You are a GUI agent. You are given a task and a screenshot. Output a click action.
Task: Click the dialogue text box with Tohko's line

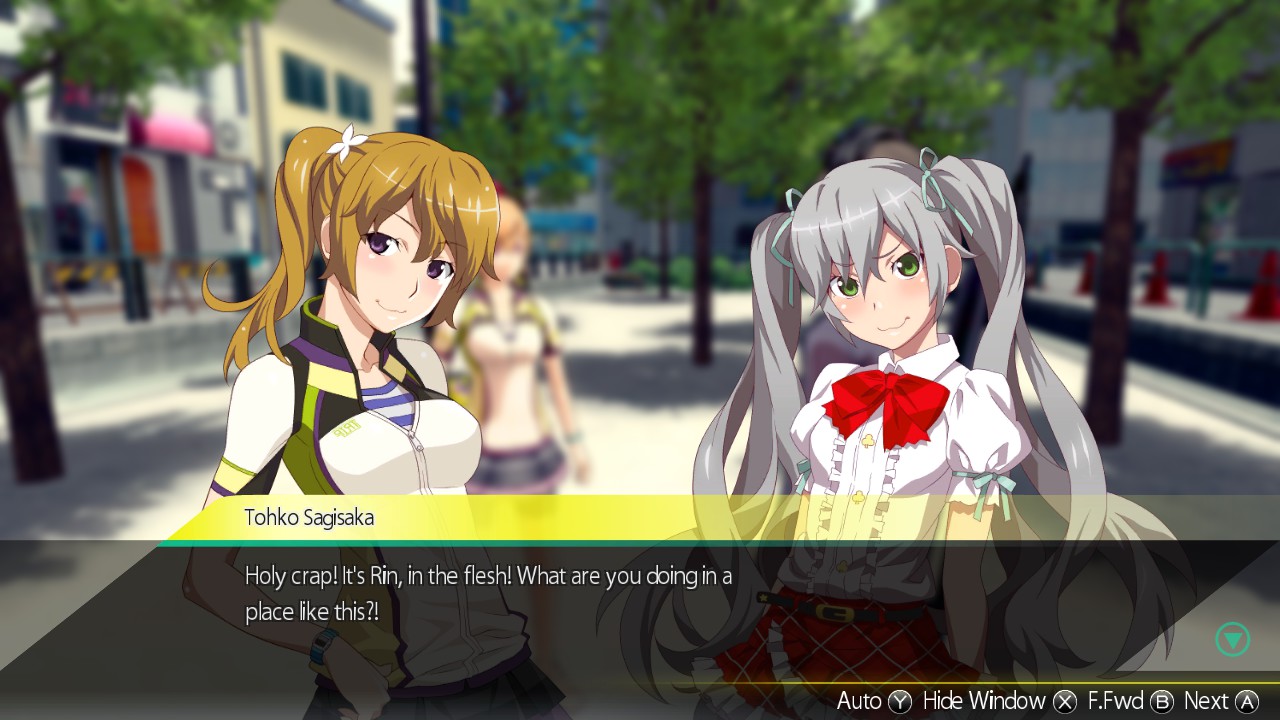tap(490, 590)
